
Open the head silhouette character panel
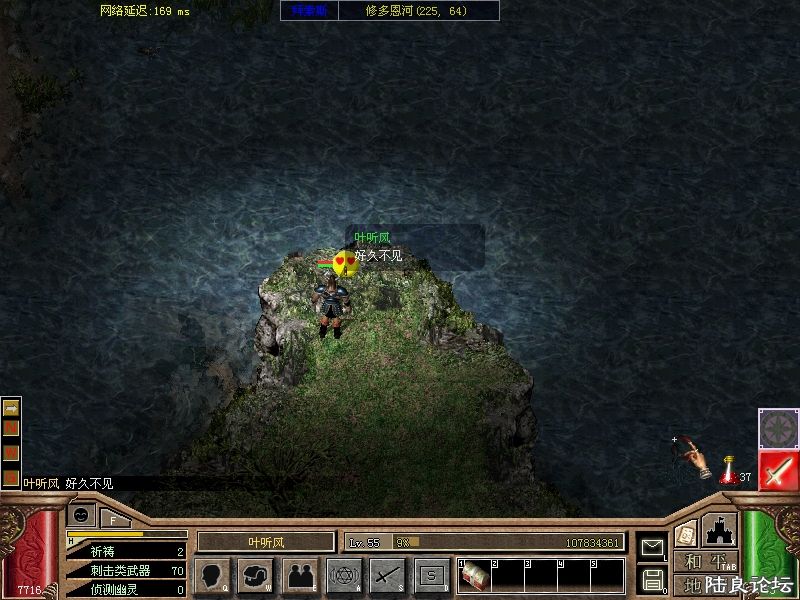point(212,575)
